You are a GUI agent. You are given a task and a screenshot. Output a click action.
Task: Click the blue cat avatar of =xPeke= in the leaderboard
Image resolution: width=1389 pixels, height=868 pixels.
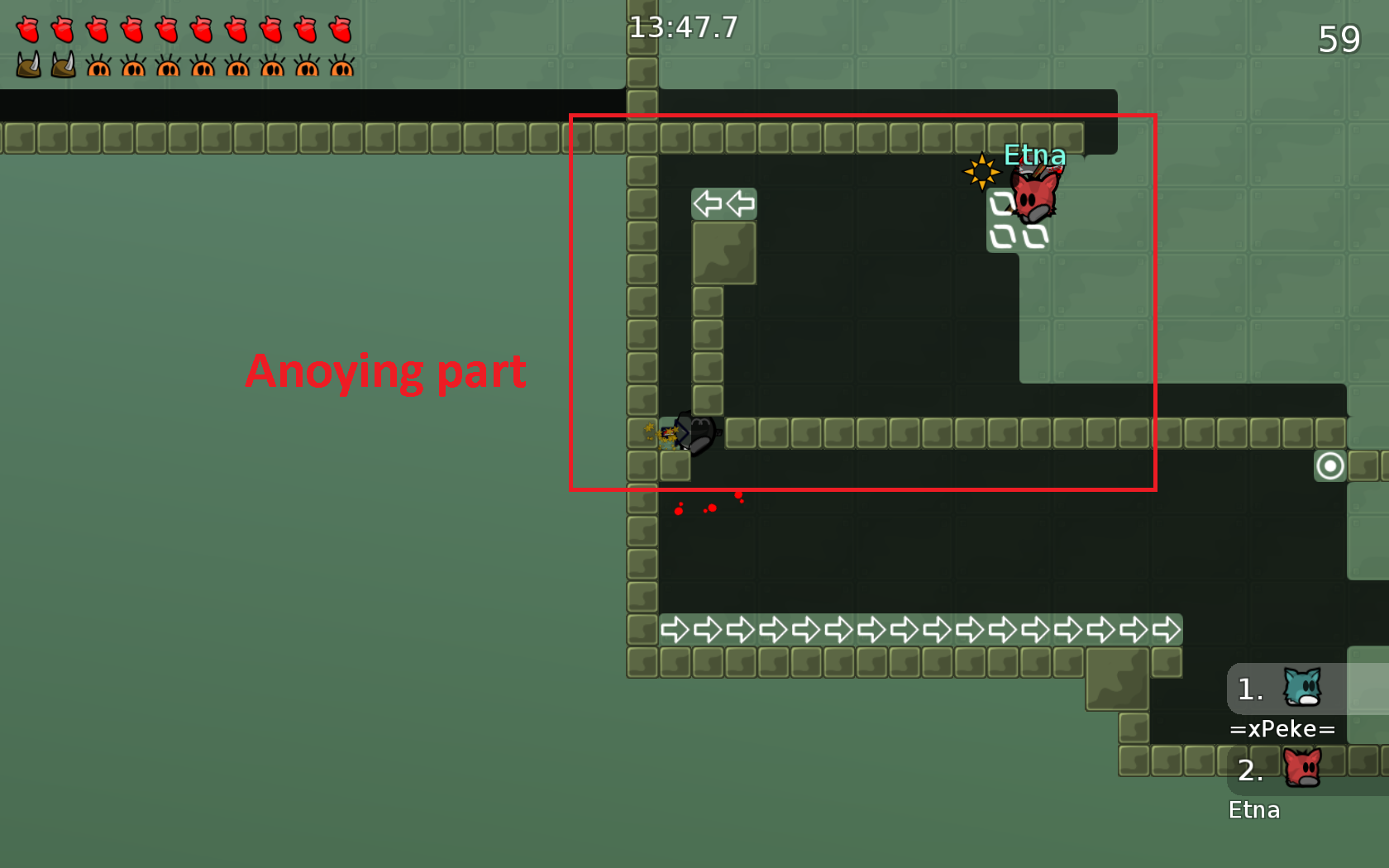click(1303, 688)
